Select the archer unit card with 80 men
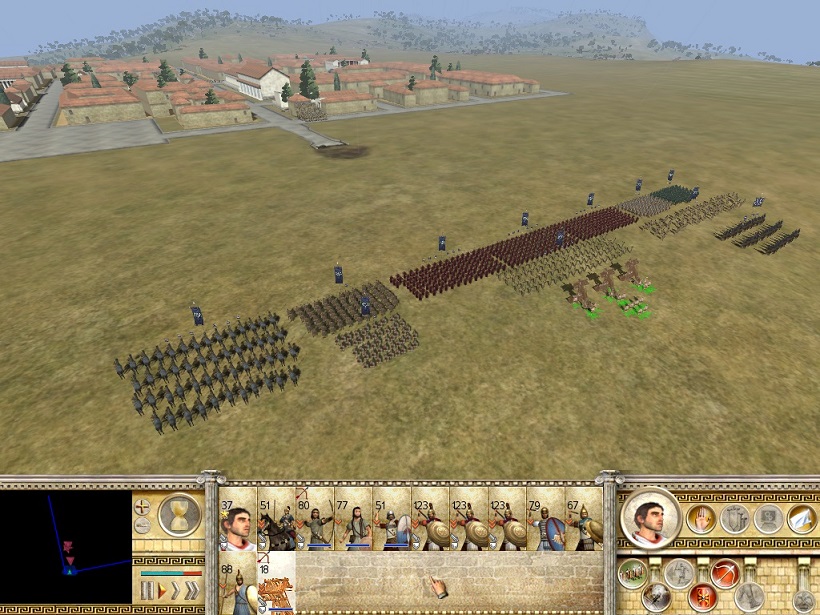The height and width of the screenshot is (615, 820). (314, 520)
